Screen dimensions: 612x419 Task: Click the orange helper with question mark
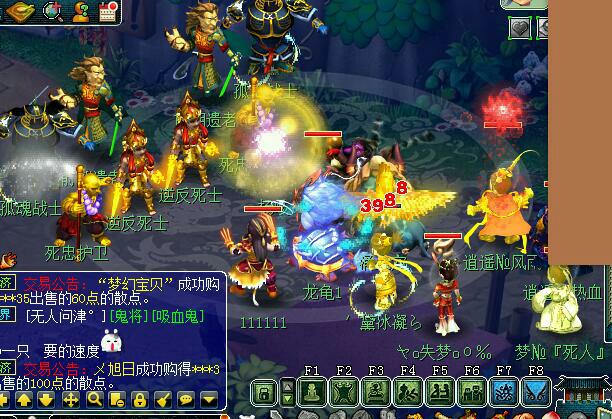[x=80, y=11]
